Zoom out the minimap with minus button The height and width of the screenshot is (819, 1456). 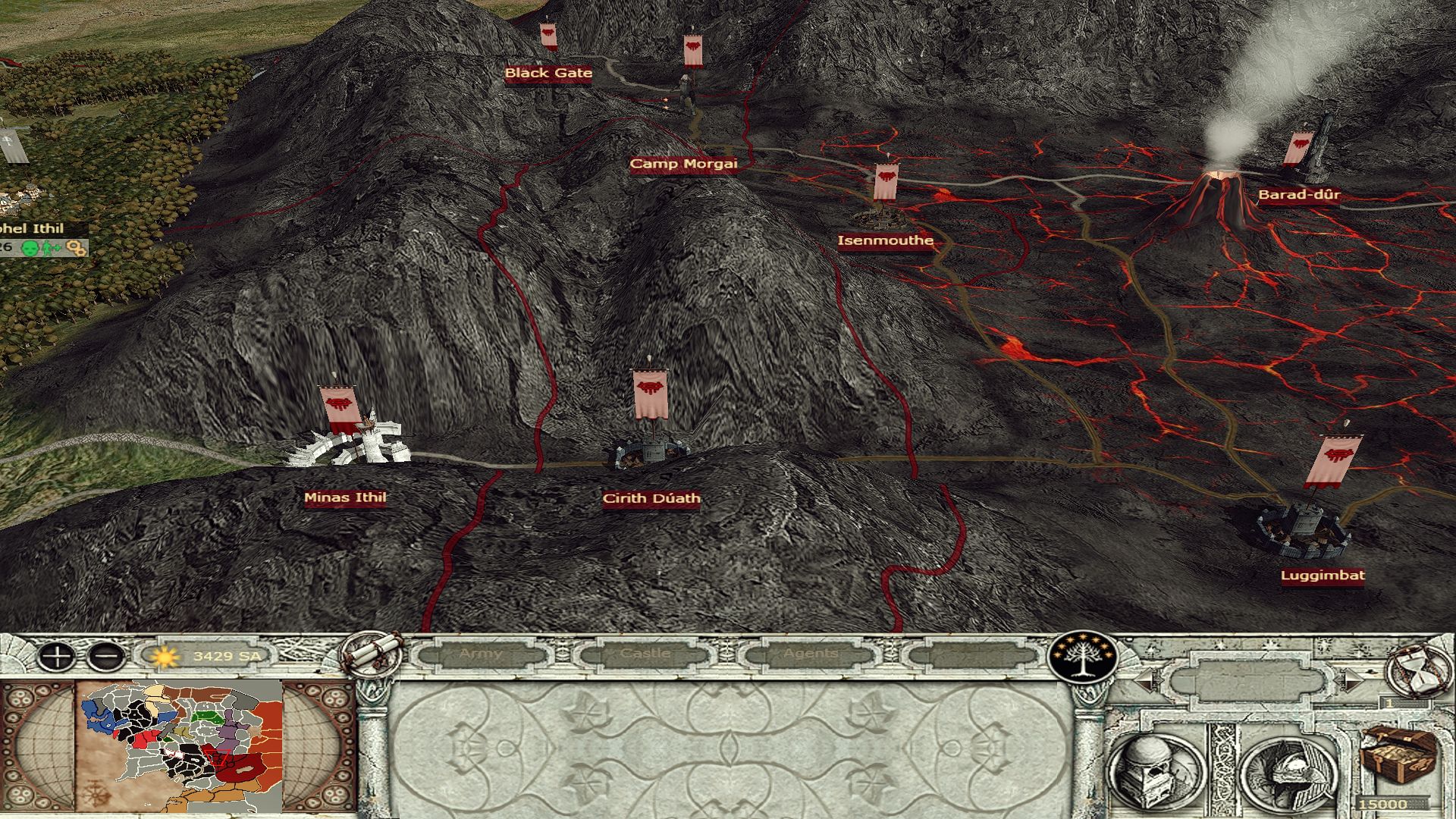pyautogui.click(x=107, y=656)
